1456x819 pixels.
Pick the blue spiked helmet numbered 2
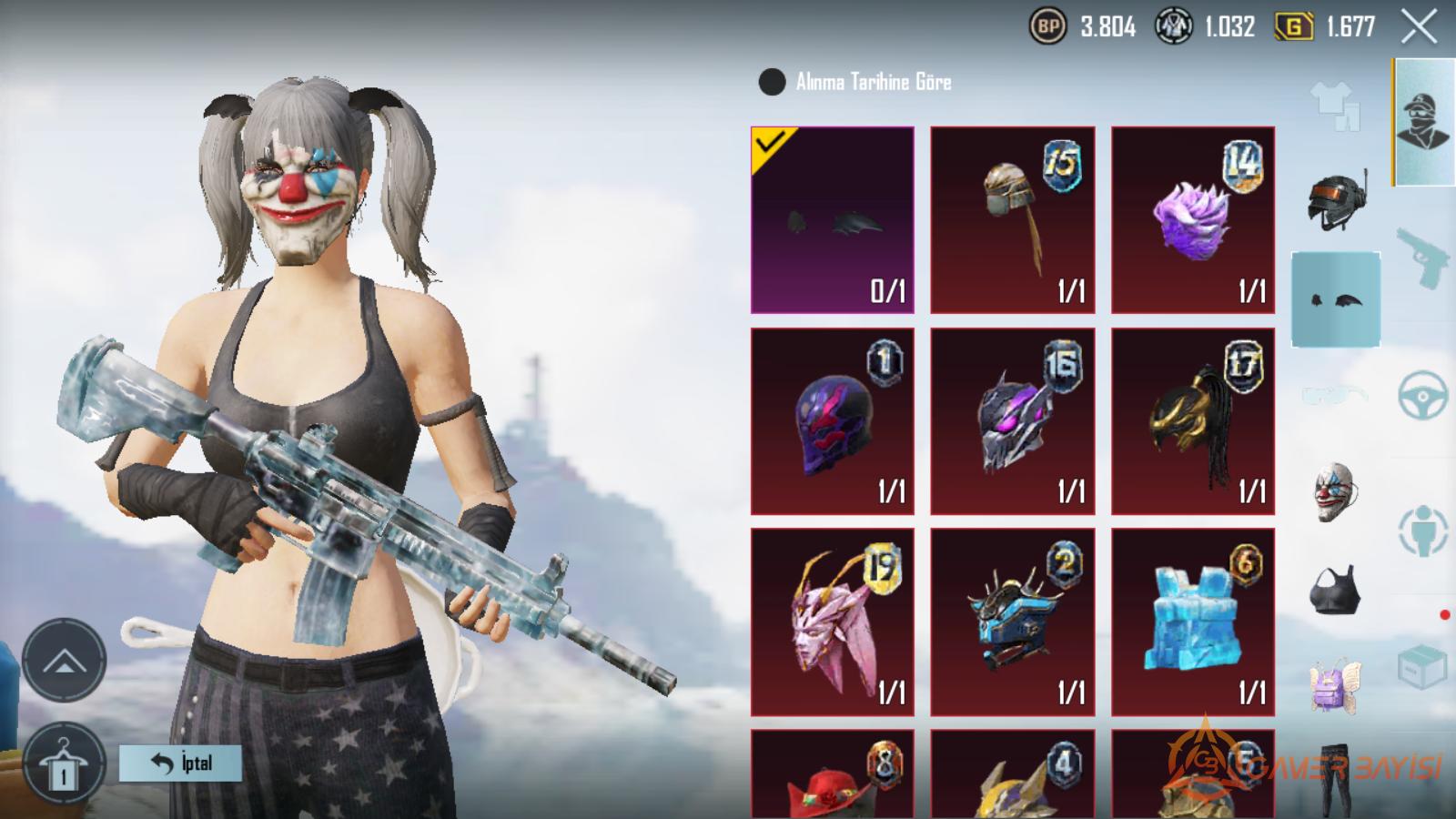1012,622
